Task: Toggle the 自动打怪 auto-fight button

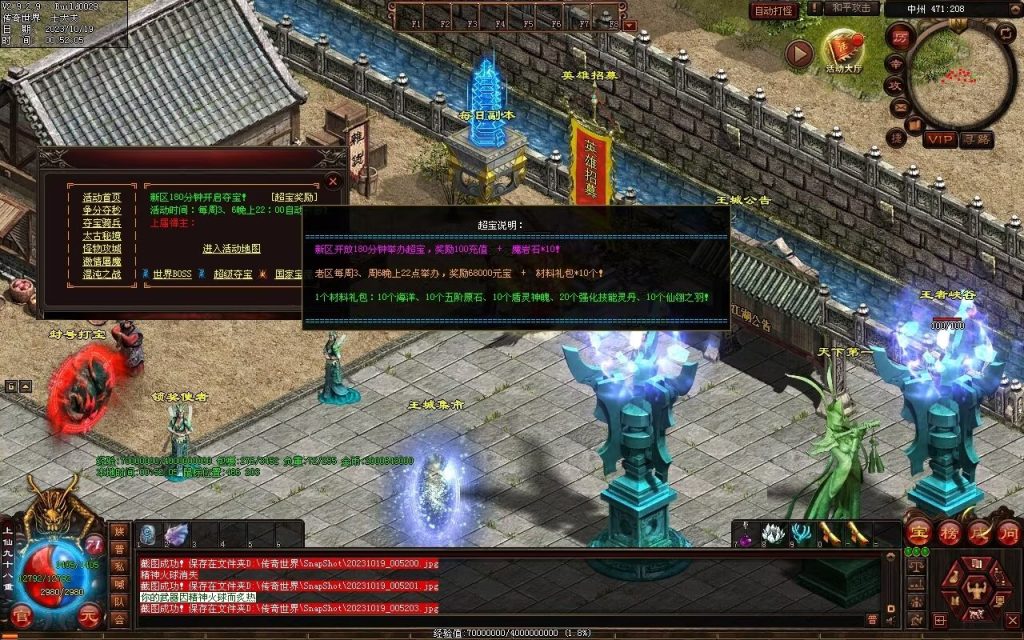Action: pyautogui.click(x=774, y=10)
